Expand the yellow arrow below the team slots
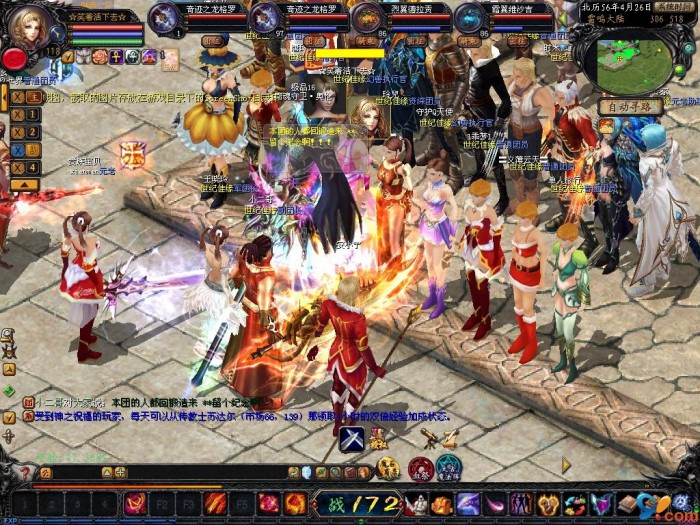Viewport: 700px width, 525px height. click(x=26, y=185)
